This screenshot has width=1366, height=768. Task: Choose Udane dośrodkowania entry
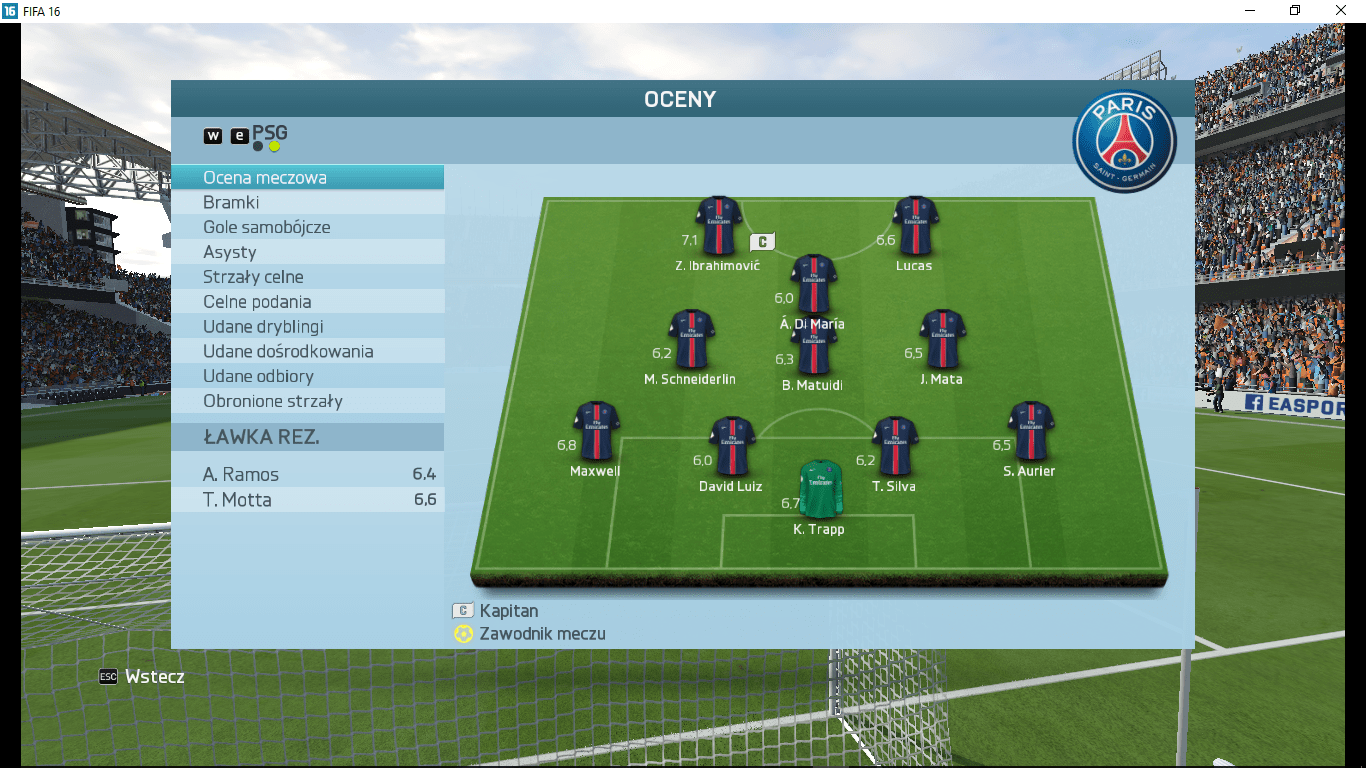[307, 352]
